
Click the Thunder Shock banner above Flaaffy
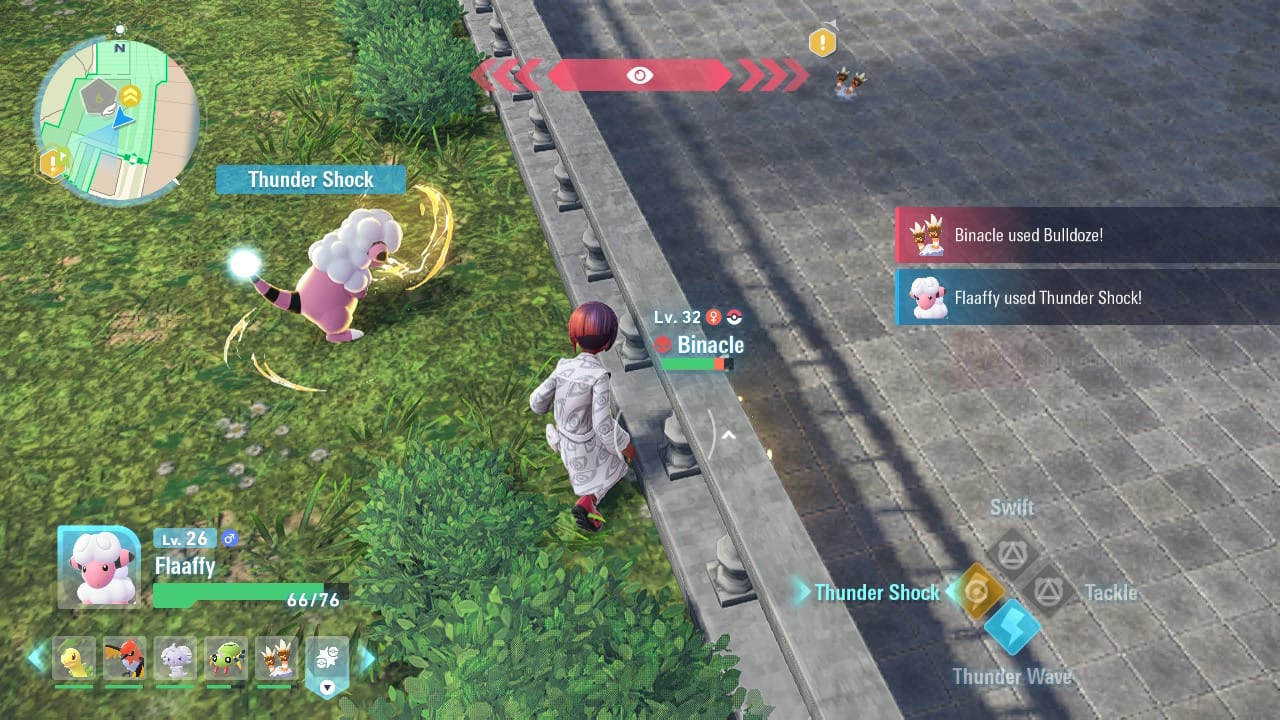pyautogui.click(x=310, y=179)
